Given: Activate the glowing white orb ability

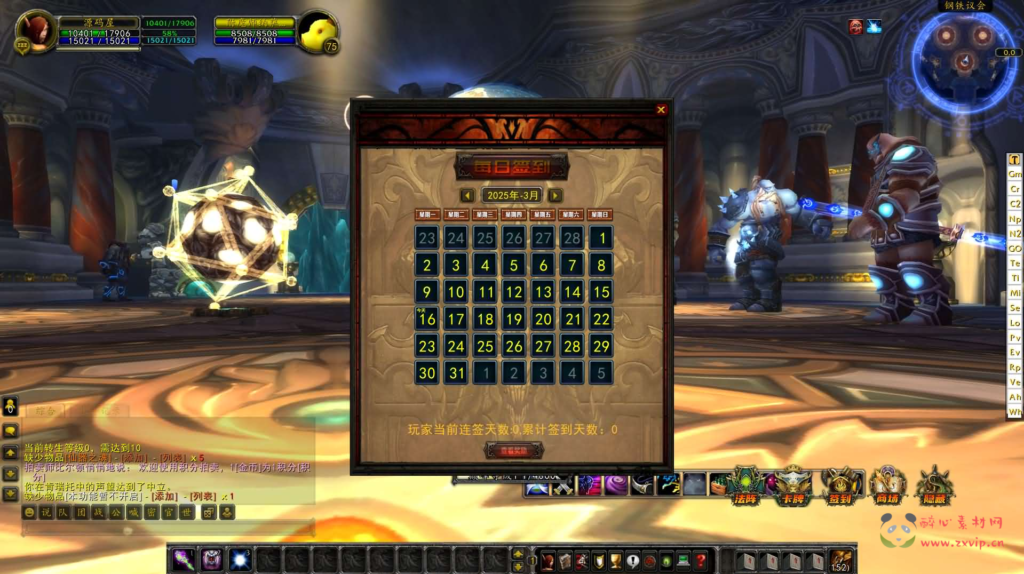Looking at the screenshot, I should (x=240, y=559).
